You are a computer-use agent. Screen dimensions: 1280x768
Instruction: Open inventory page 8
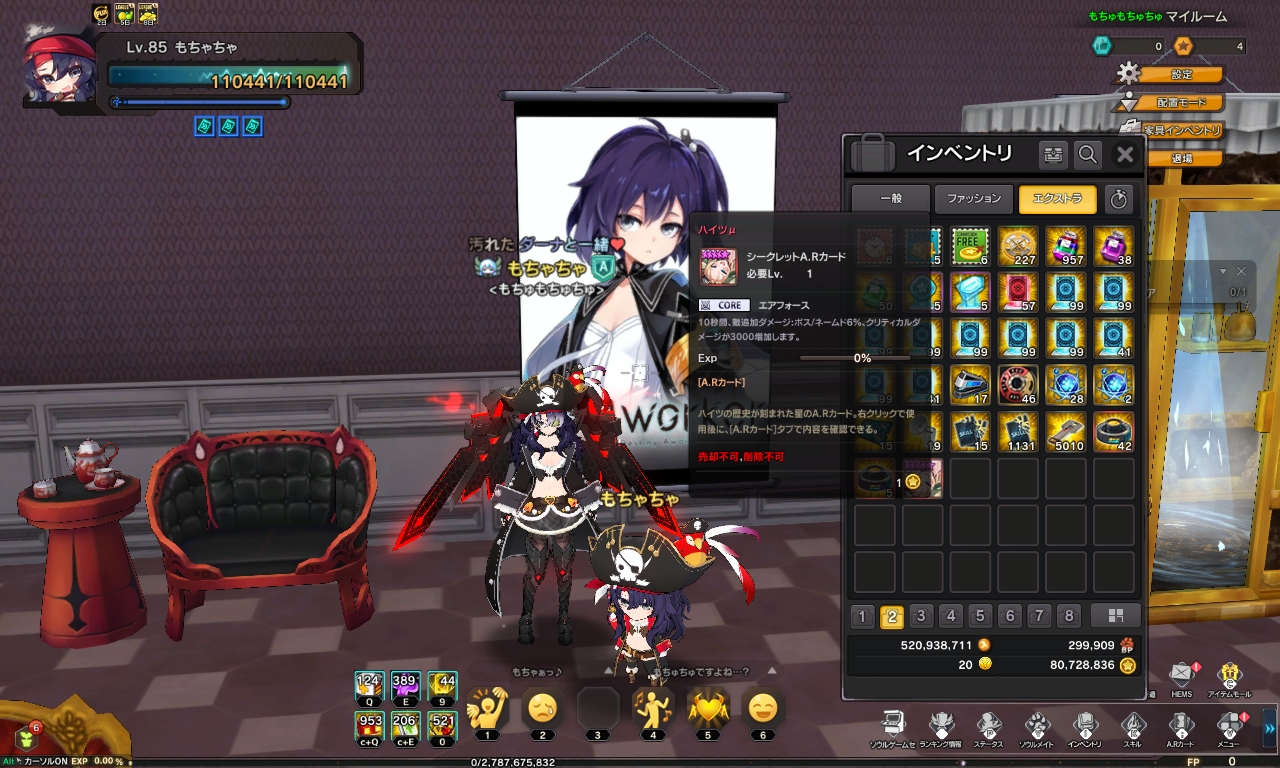coord(1069,616)
